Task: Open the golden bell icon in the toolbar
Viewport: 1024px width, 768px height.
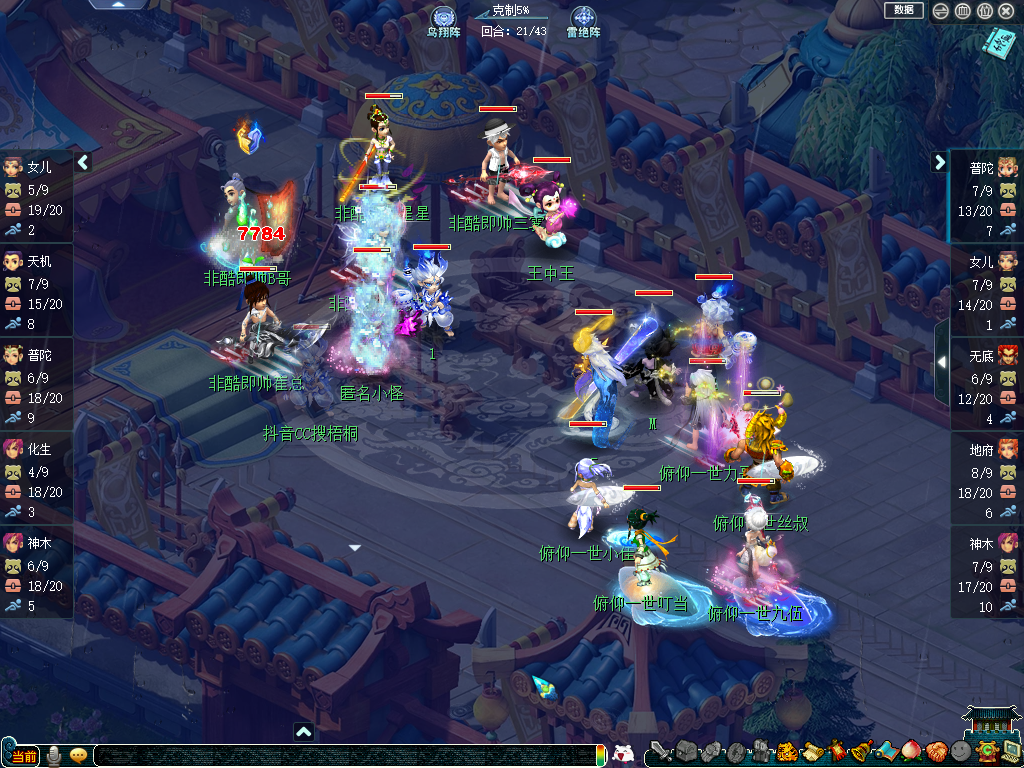Action: tap(860, 751)
